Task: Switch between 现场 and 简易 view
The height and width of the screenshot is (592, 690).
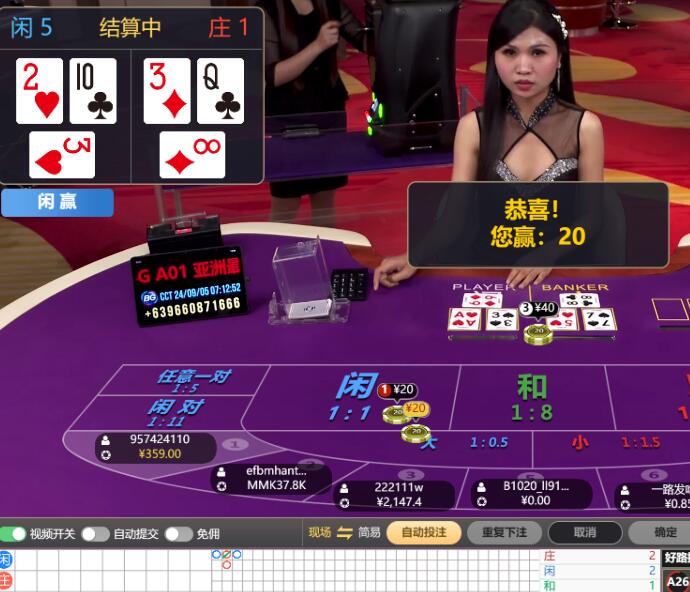Action: click(x=344, y=533)
